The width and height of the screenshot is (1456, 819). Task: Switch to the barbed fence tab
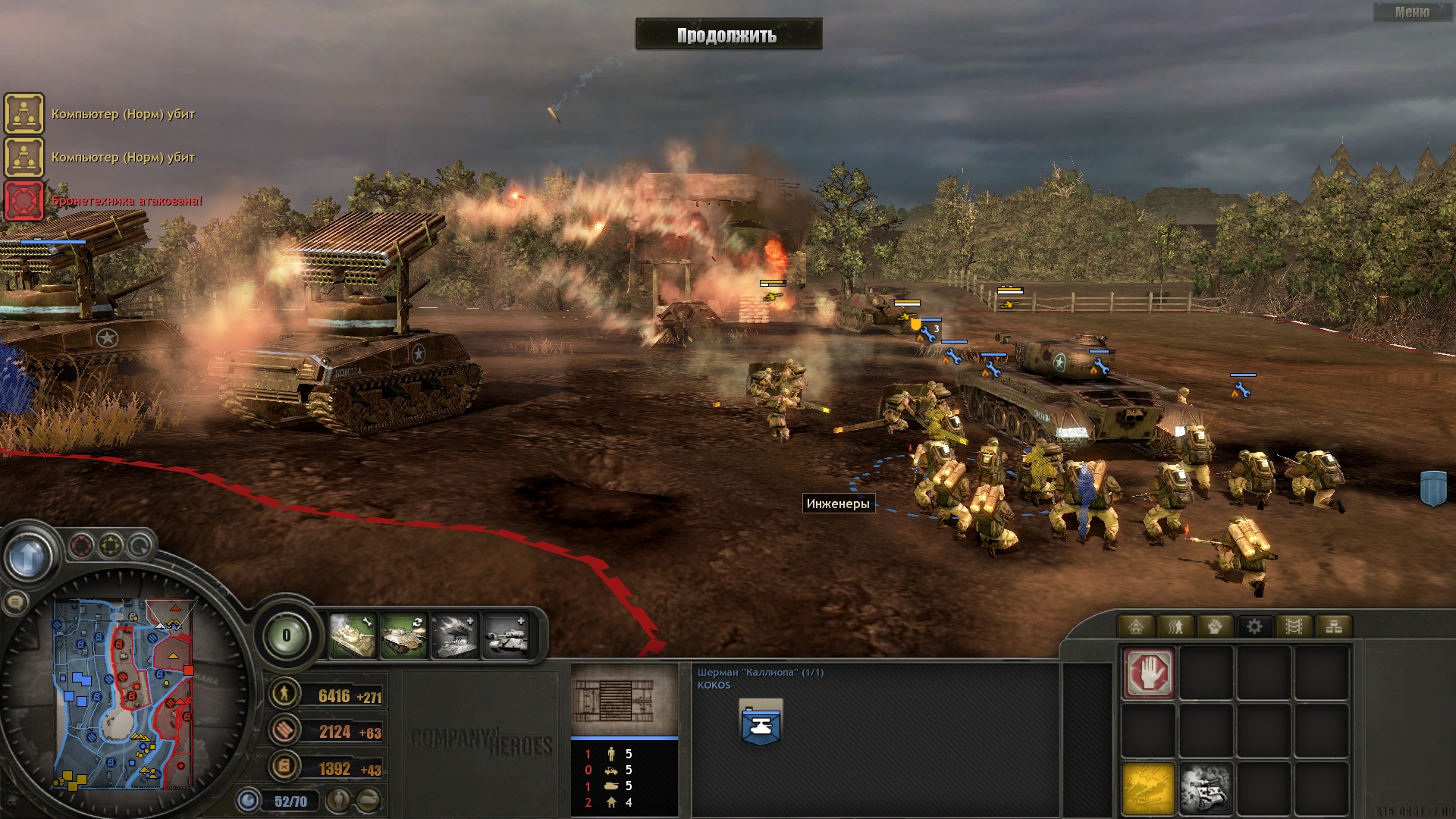coord(1294,626)
